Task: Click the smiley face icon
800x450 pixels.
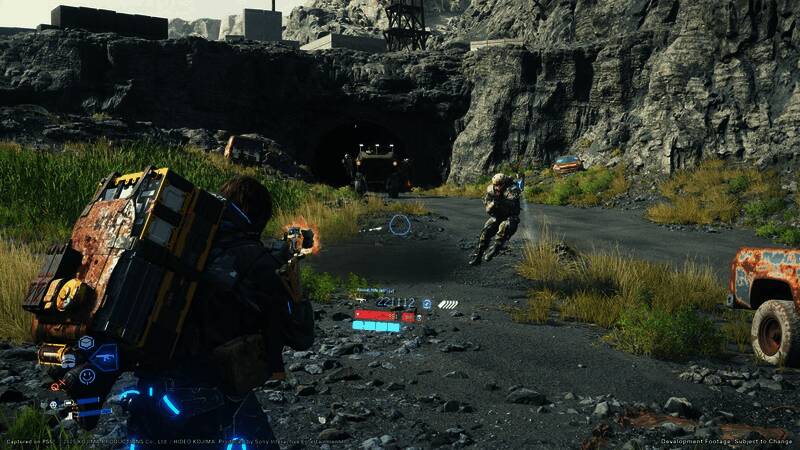Action: click(87, 376)
